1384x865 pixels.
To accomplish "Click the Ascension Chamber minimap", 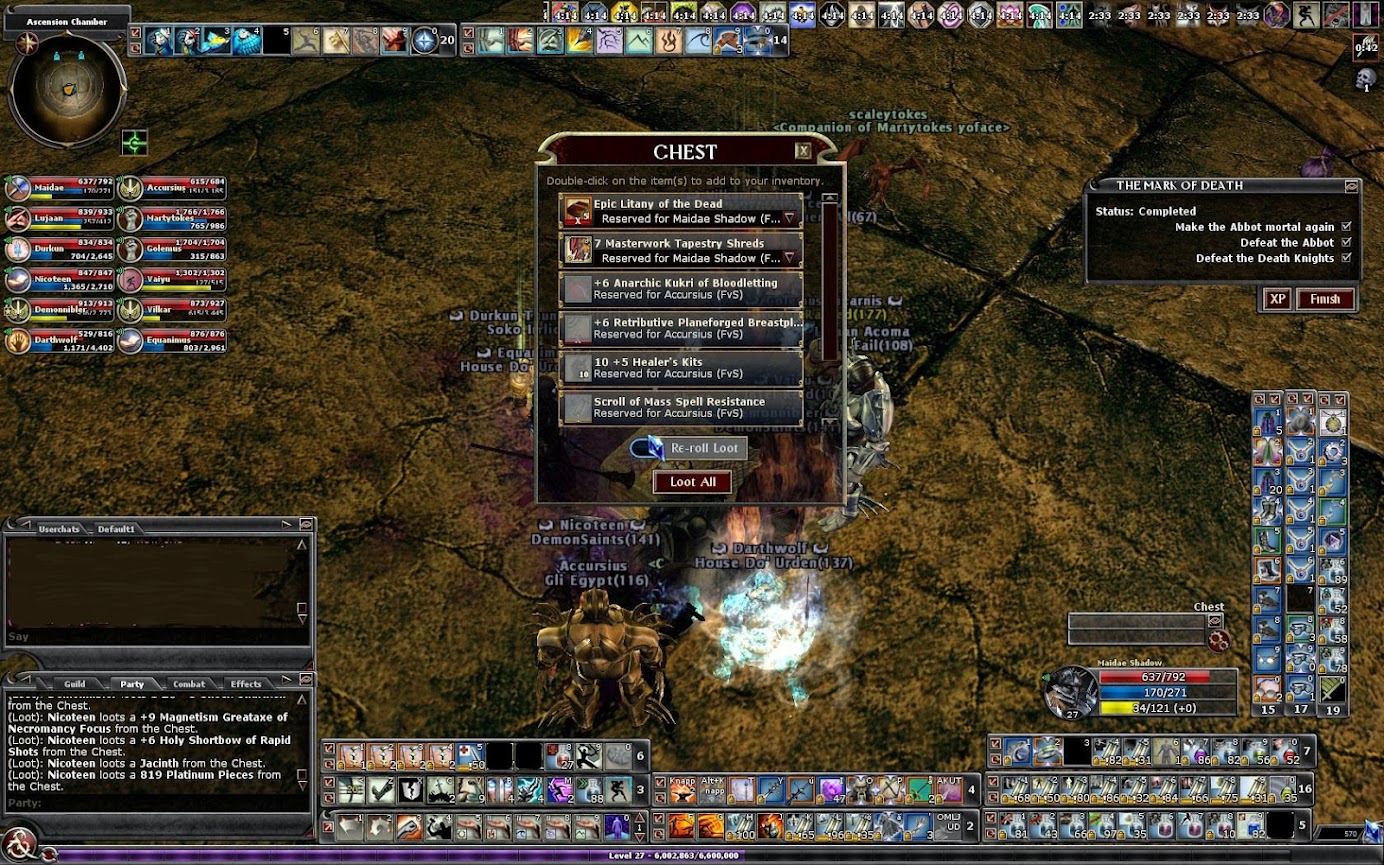I will [x=67, y=88].
